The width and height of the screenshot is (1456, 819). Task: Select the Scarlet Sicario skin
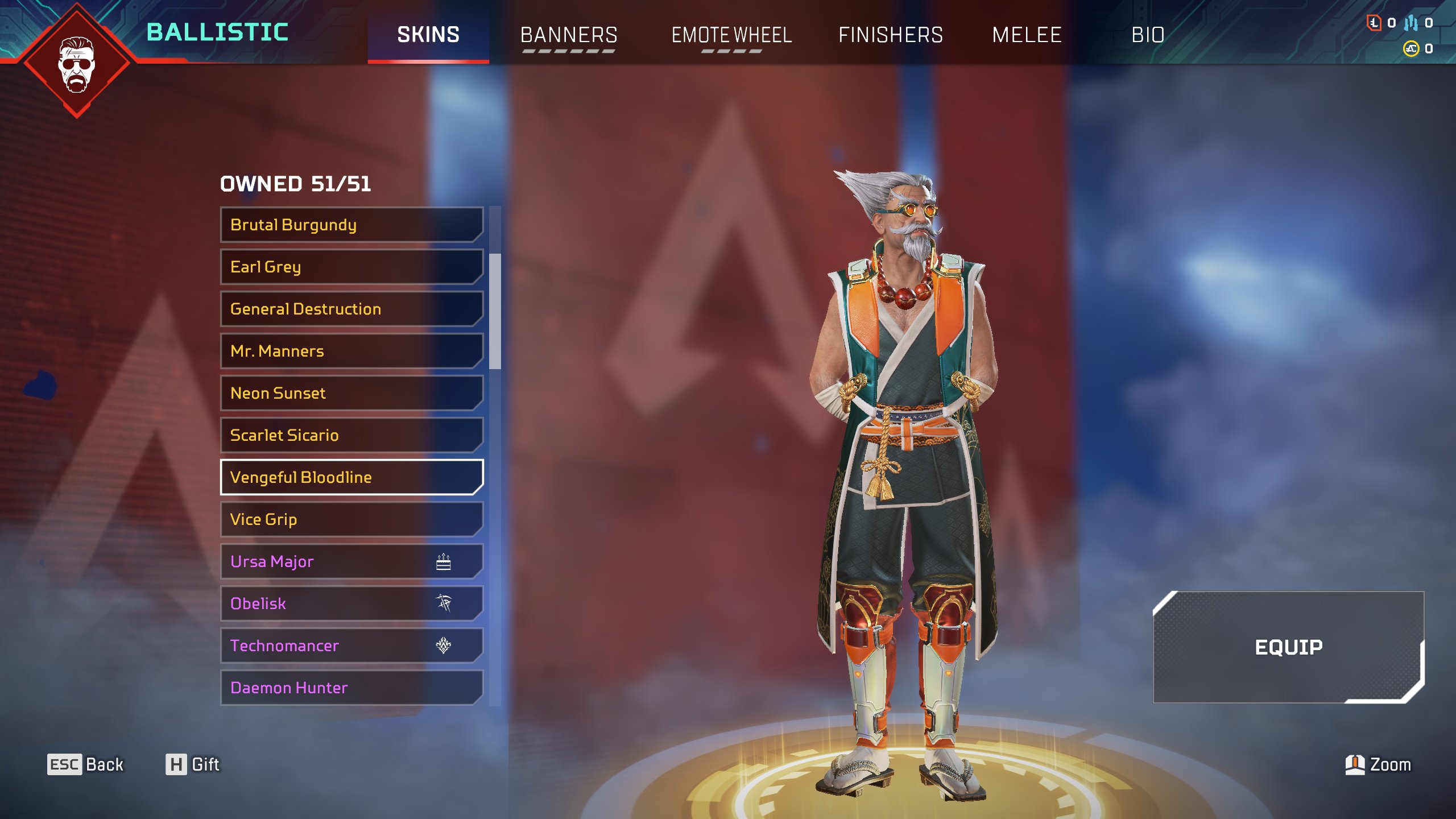[x=351, y=435]
